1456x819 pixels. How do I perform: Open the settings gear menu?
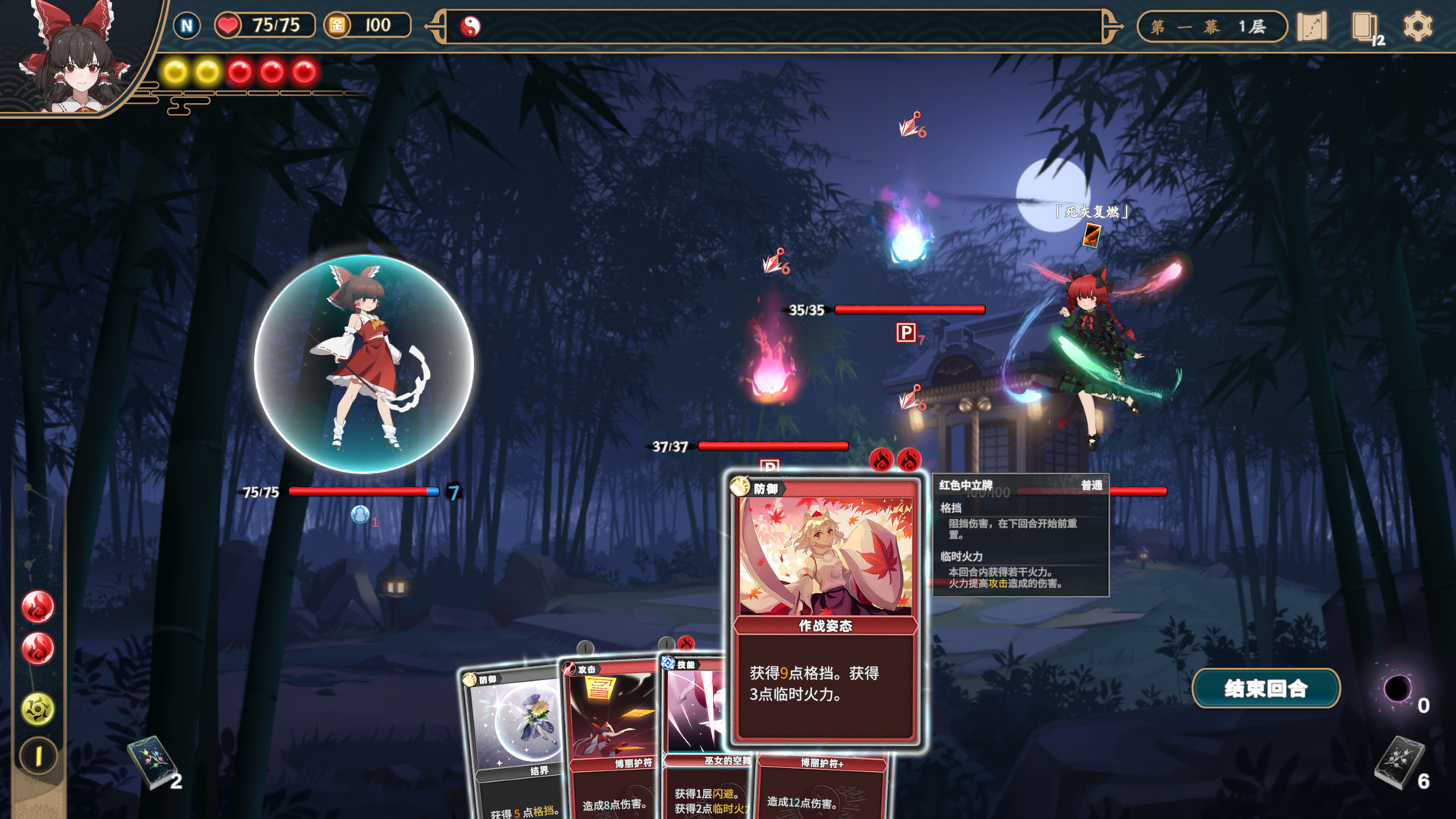(x=1420, y=27)
